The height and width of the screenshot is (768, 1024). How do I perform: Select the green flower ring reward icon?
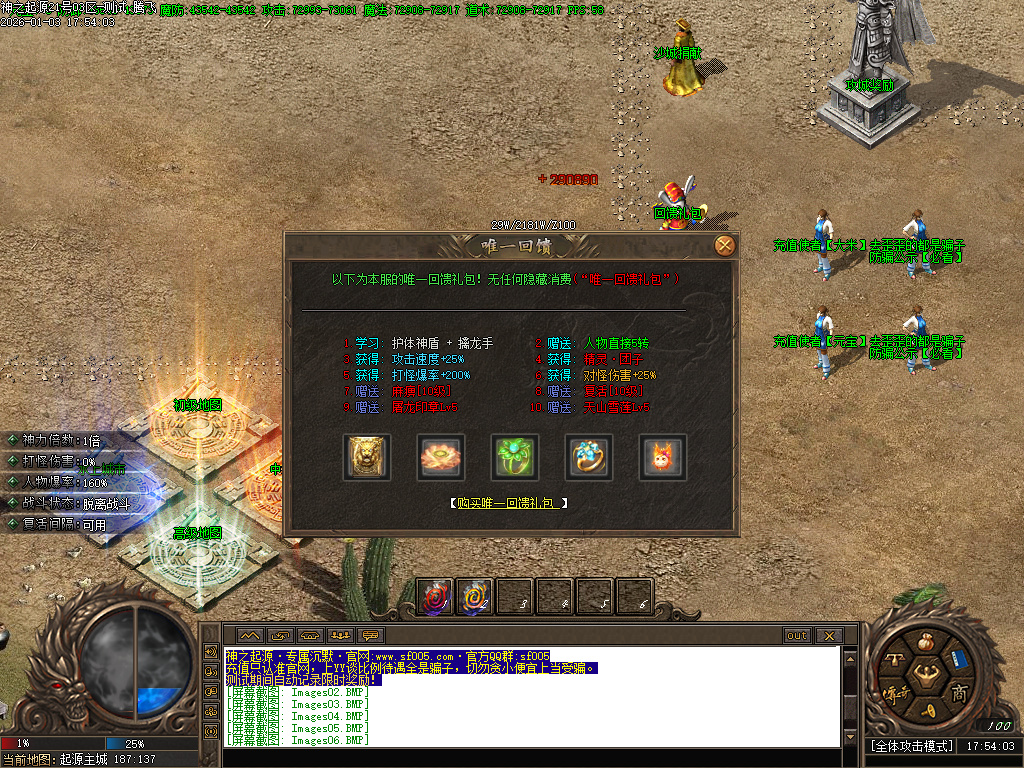pyautogui.click(x=515, y=457)
